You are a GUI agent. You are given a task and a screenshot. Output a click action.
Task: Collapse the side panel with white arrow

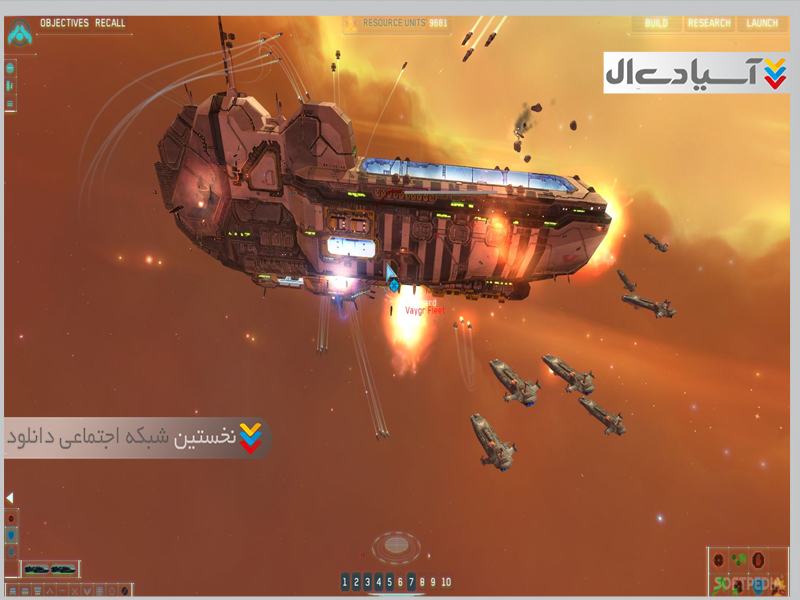(x=9, y=497)
